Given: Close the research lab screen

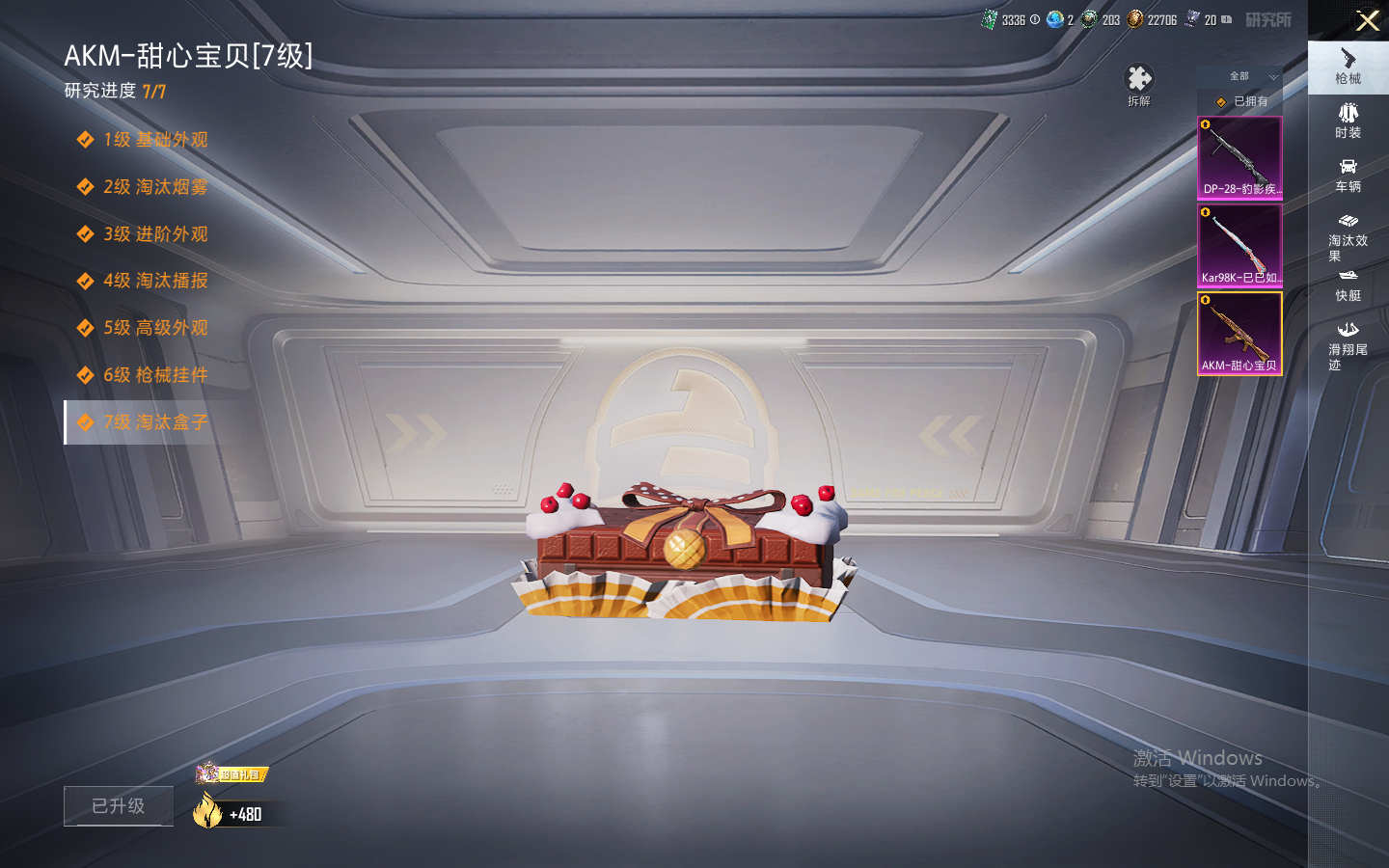Looking at the screenshot, I should coord(1367,20).
